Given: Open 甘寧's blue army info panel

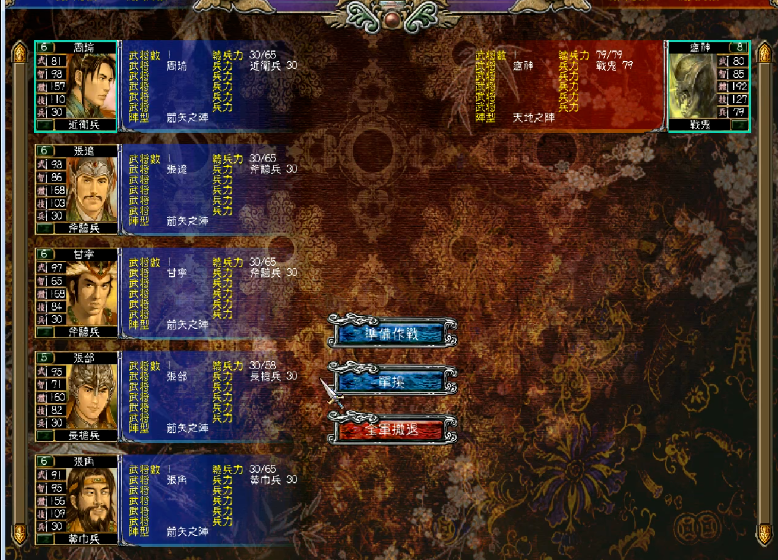Looking at the screenshot, I should 210,294.
